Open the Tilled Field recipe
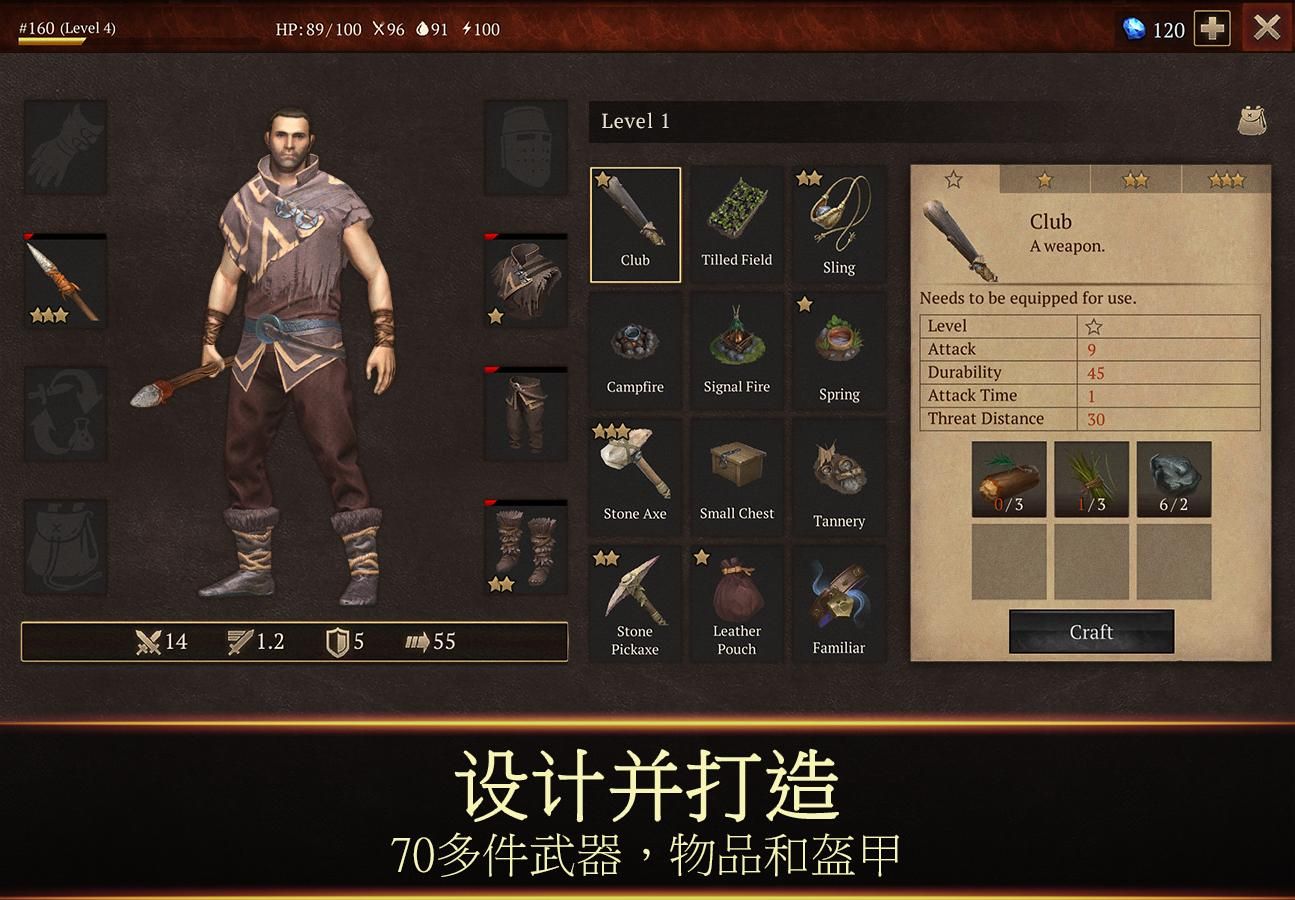 (737, 223)
